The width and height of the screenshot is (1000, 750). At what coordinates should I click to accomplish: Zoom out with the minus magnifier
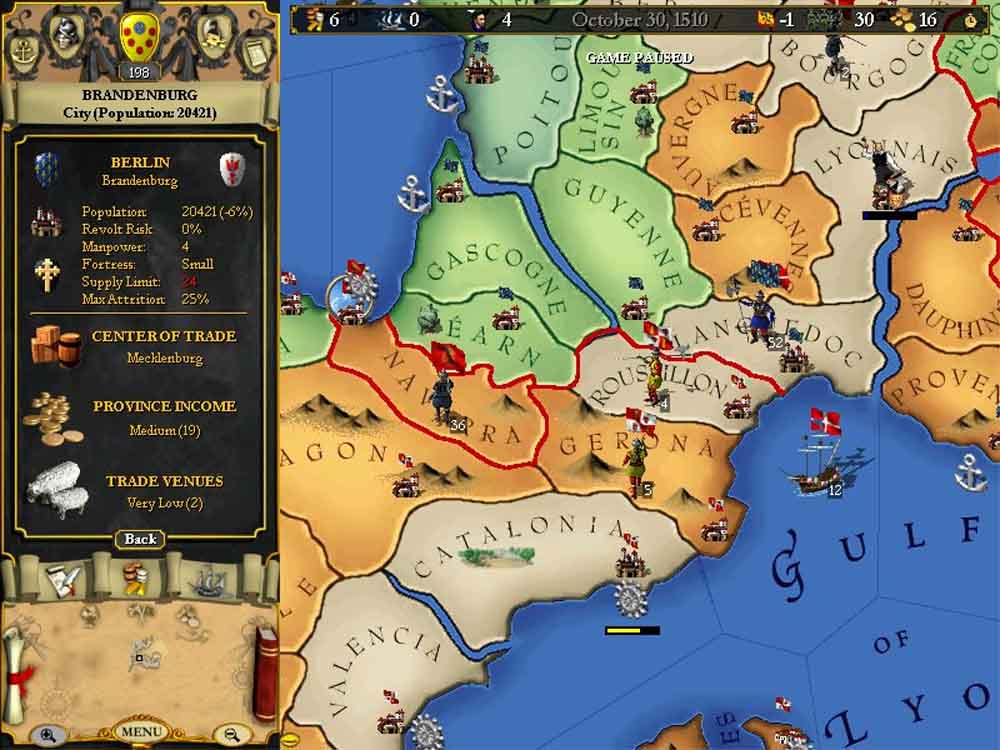[x=232, y=734]
